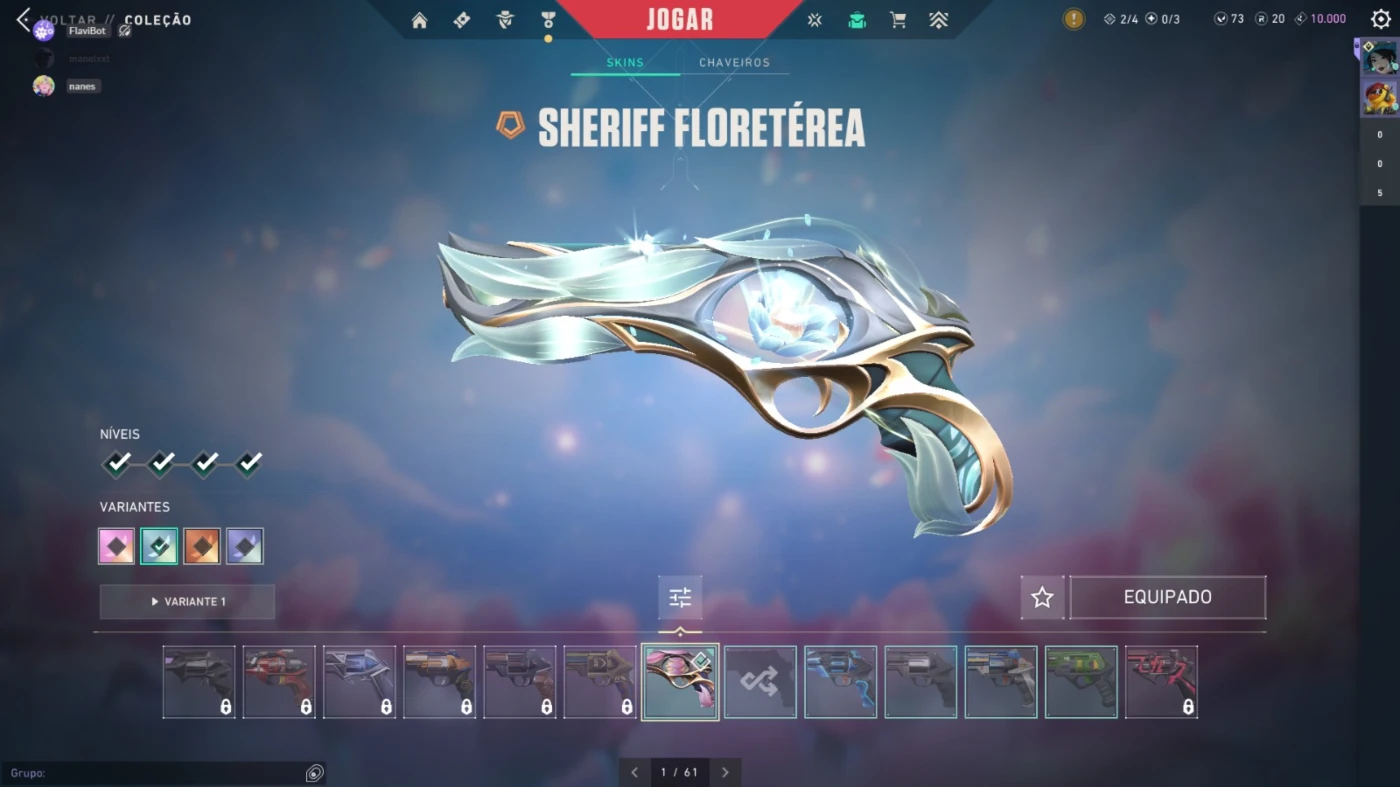Click the Equipado button
This screenshot has height=787, width=1400.
point(1167,598)
